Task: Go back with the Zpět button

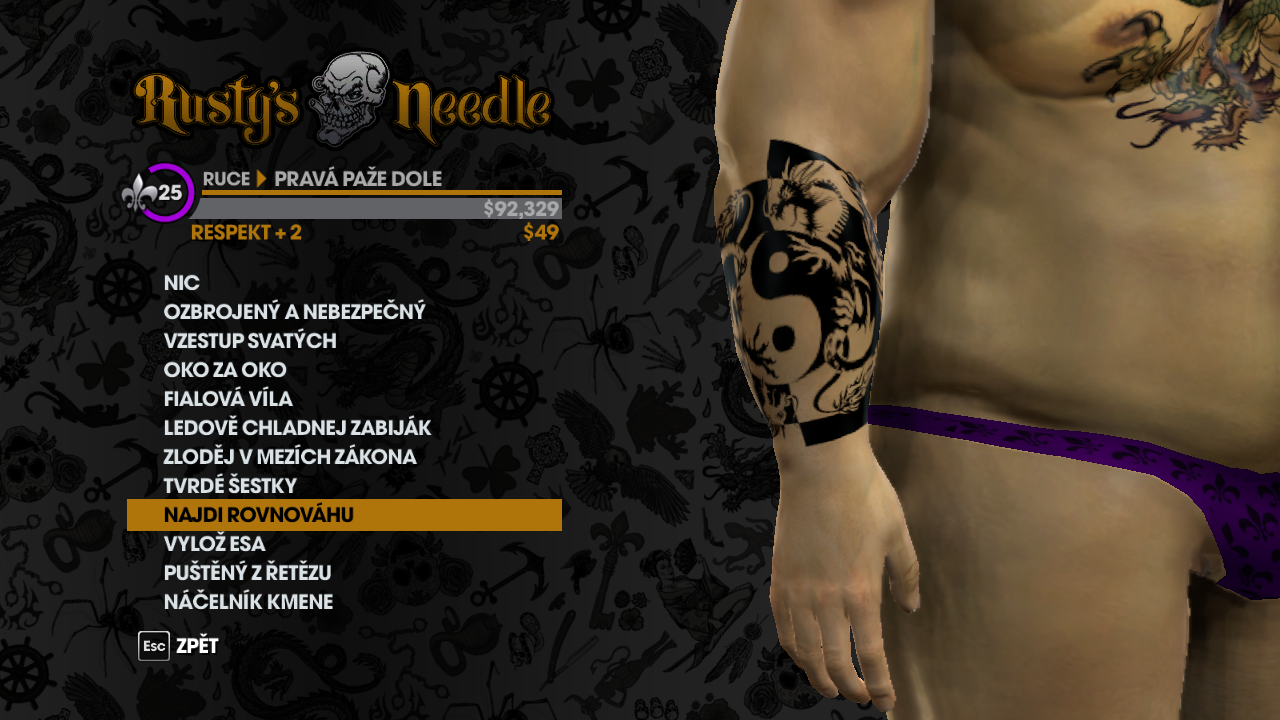Action: click(180, 646)
